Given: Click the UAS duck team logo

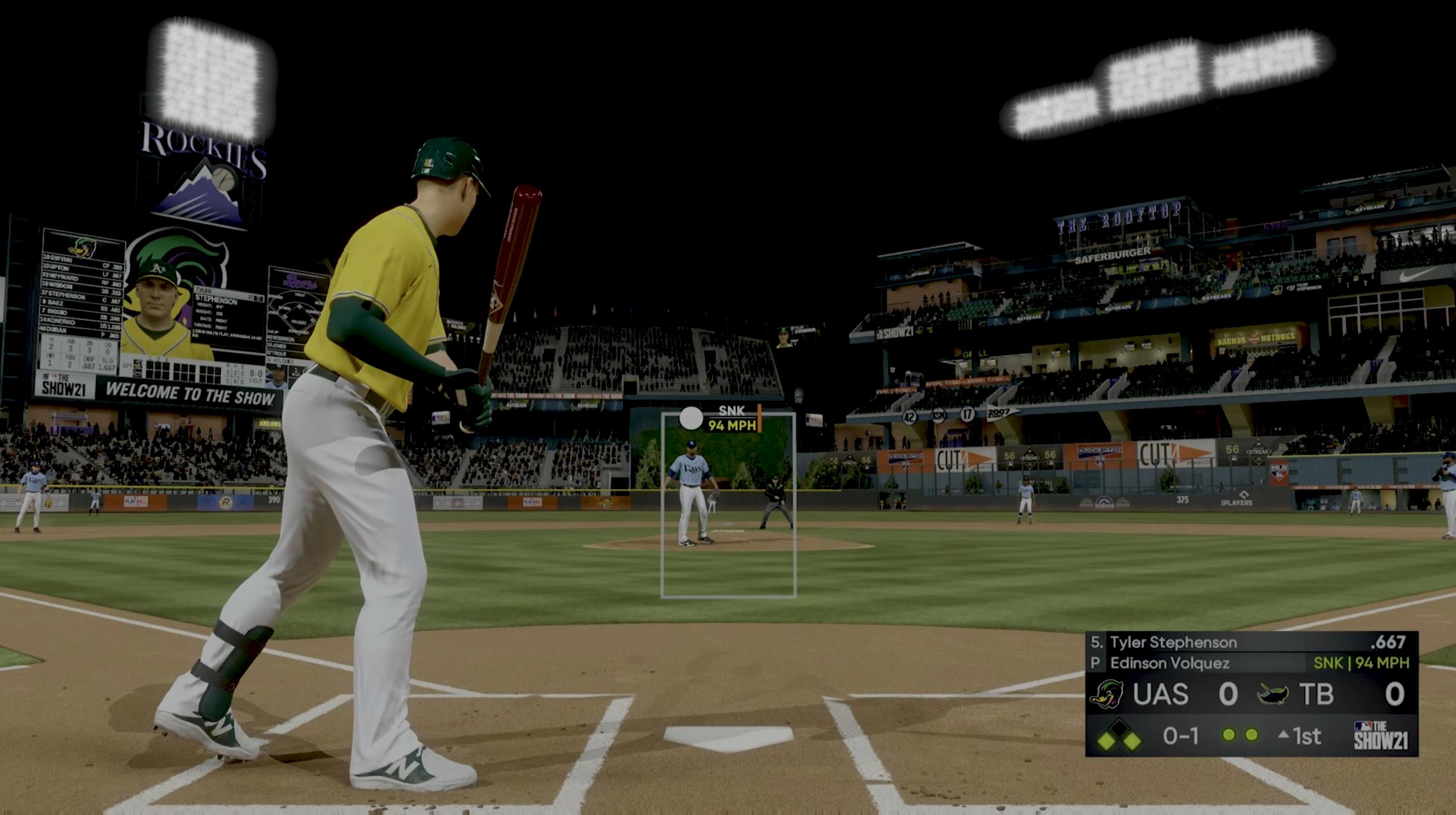Looking at the screenshot, I should 1108,695.
